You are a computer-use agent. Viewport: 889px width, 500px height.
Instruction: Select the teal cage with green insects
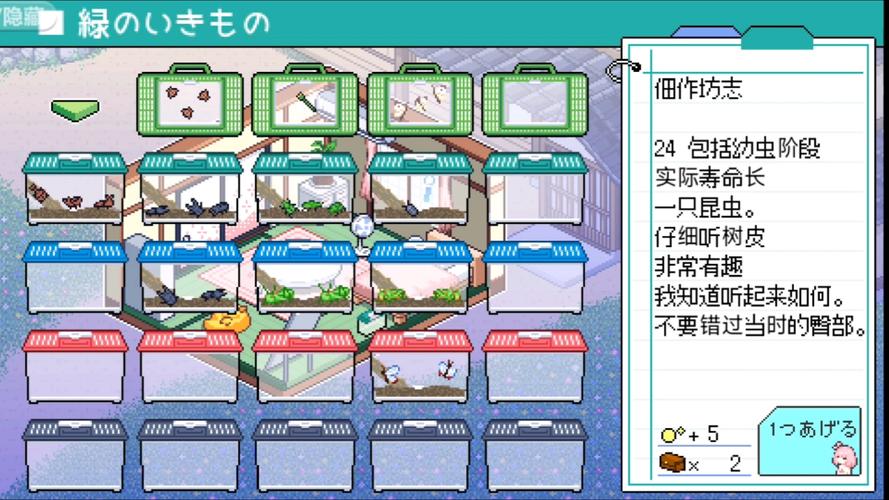[x=304, y=190]
